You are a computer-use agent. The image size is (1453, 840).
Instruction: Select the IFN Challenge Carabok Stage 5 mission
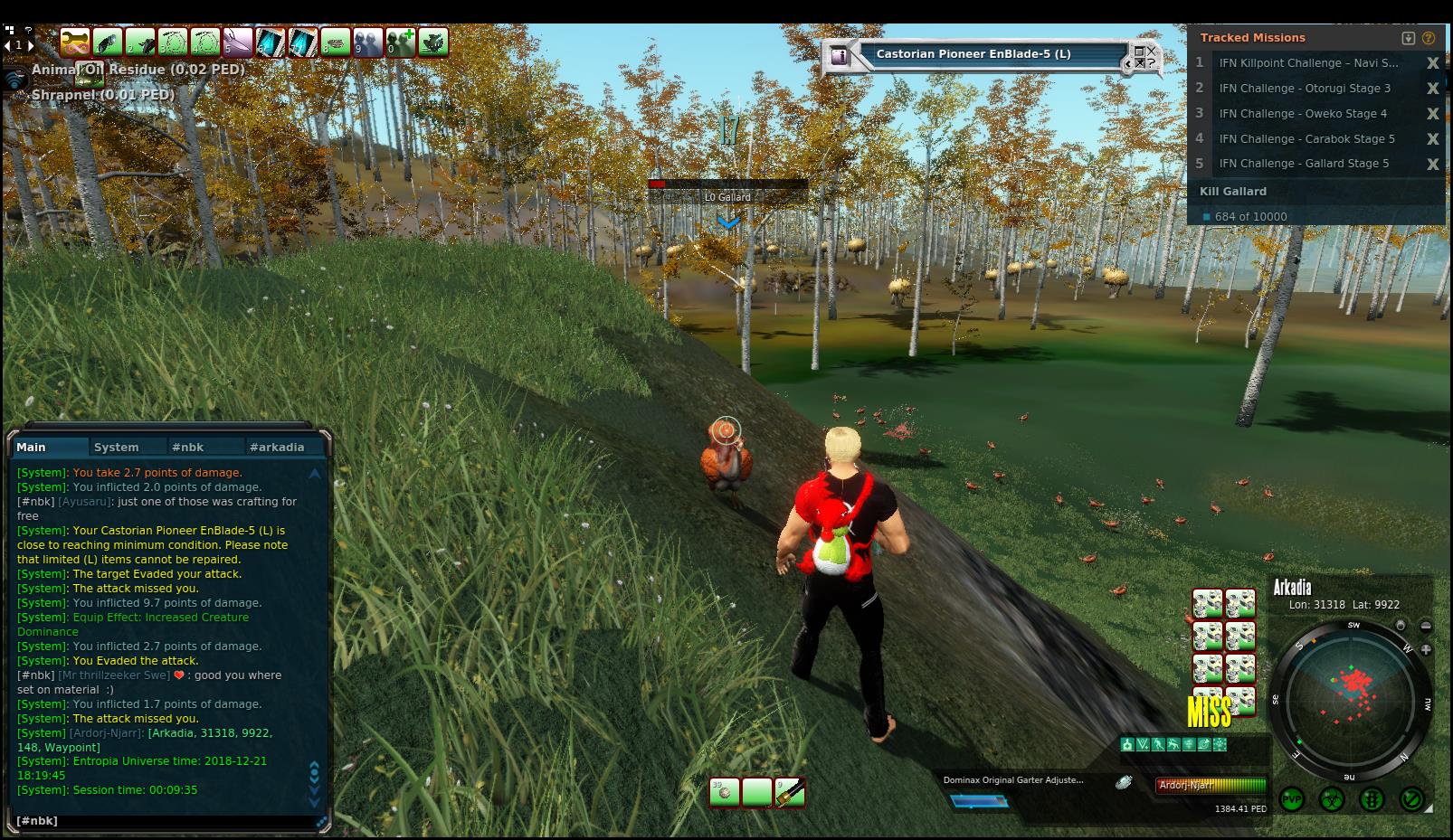pyautogui.click(x=1306, y=139)
